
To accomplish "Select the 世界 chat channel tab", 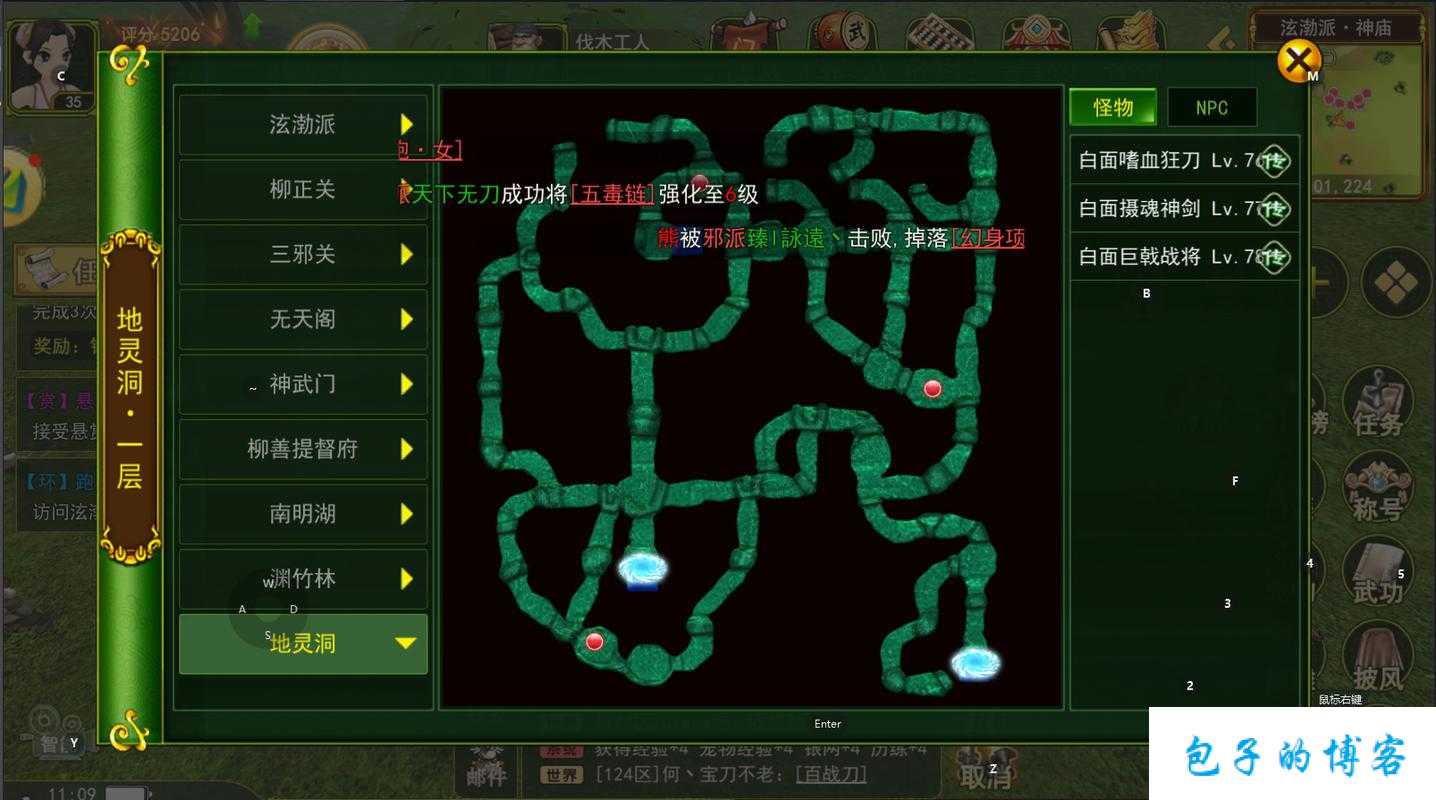I will [560, 775].
